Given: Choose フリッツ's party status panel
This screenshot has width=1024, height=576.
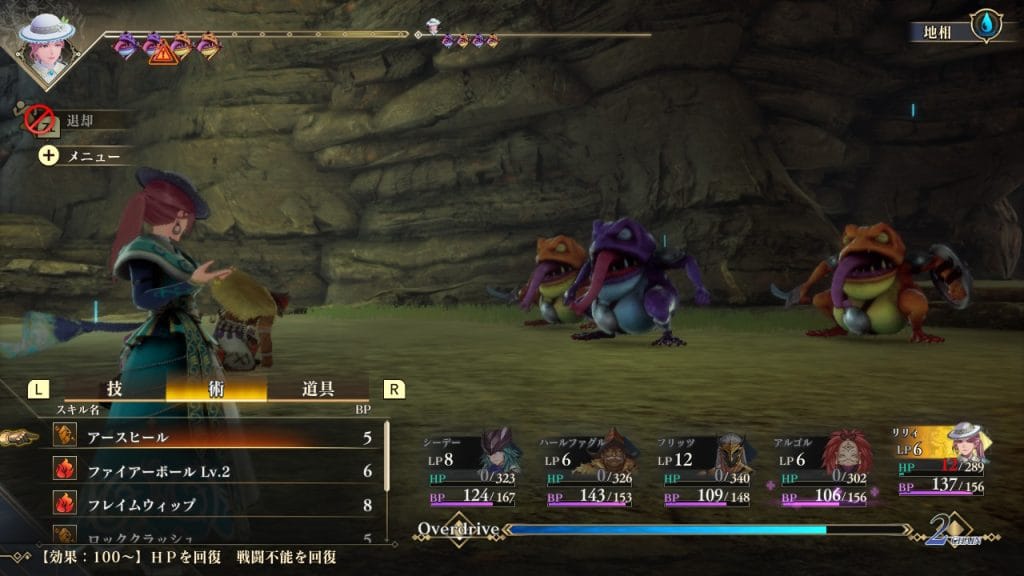Looking at the screenshot, I should 705,468.
